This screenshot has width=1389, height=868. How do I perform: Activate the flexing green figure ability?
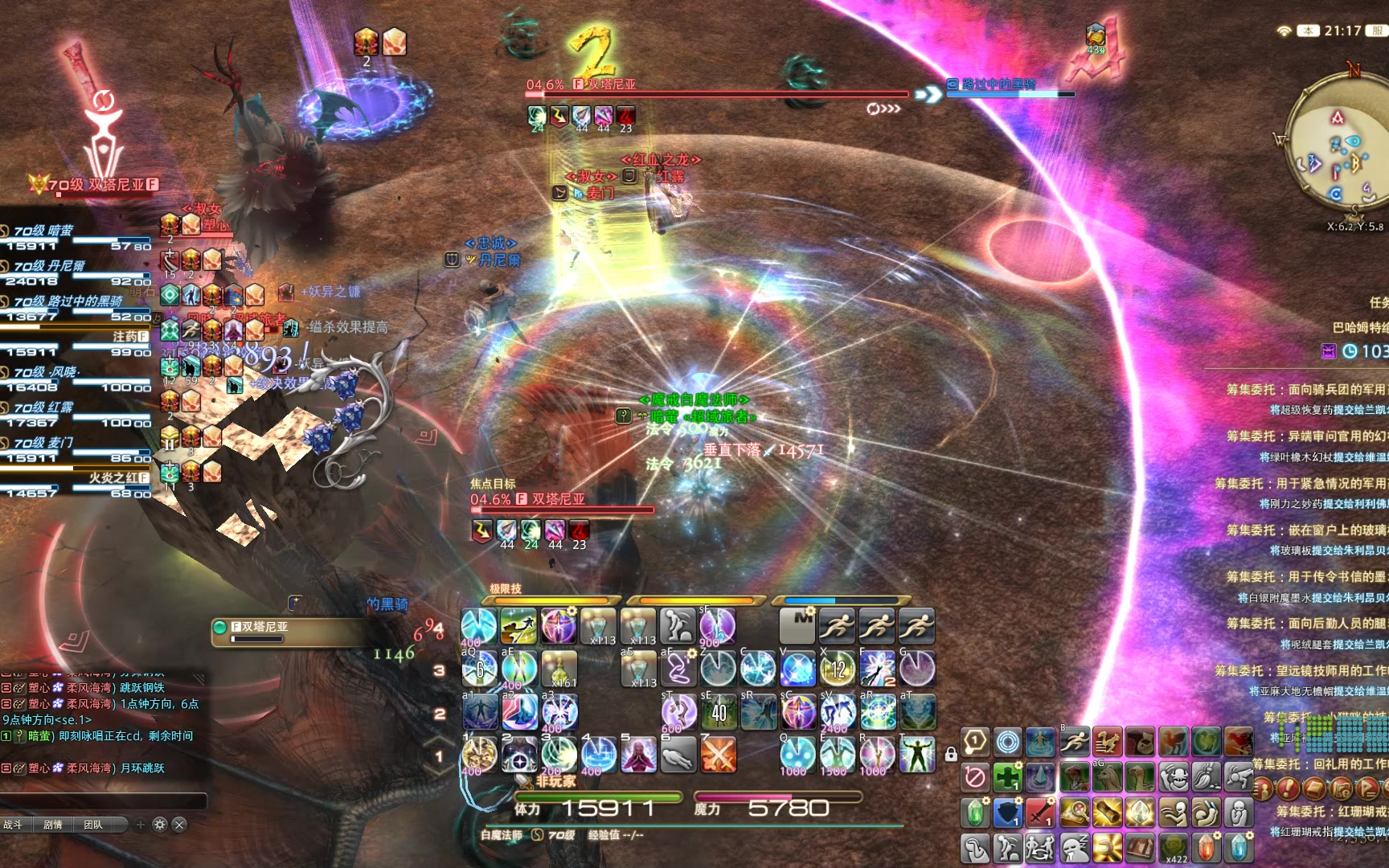(x=916, y=755)
